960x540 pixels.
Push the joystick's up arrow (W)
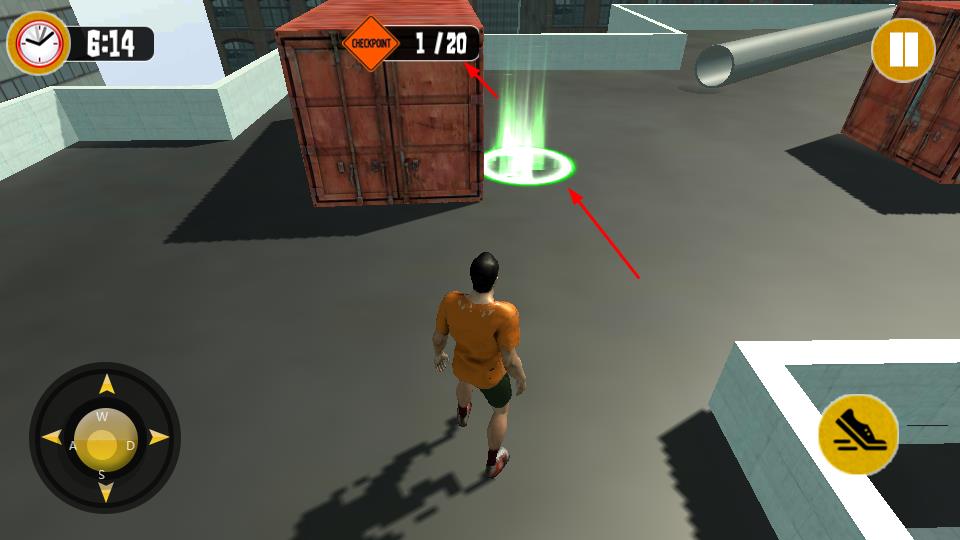pyautogui.click(x=106, y=386)
